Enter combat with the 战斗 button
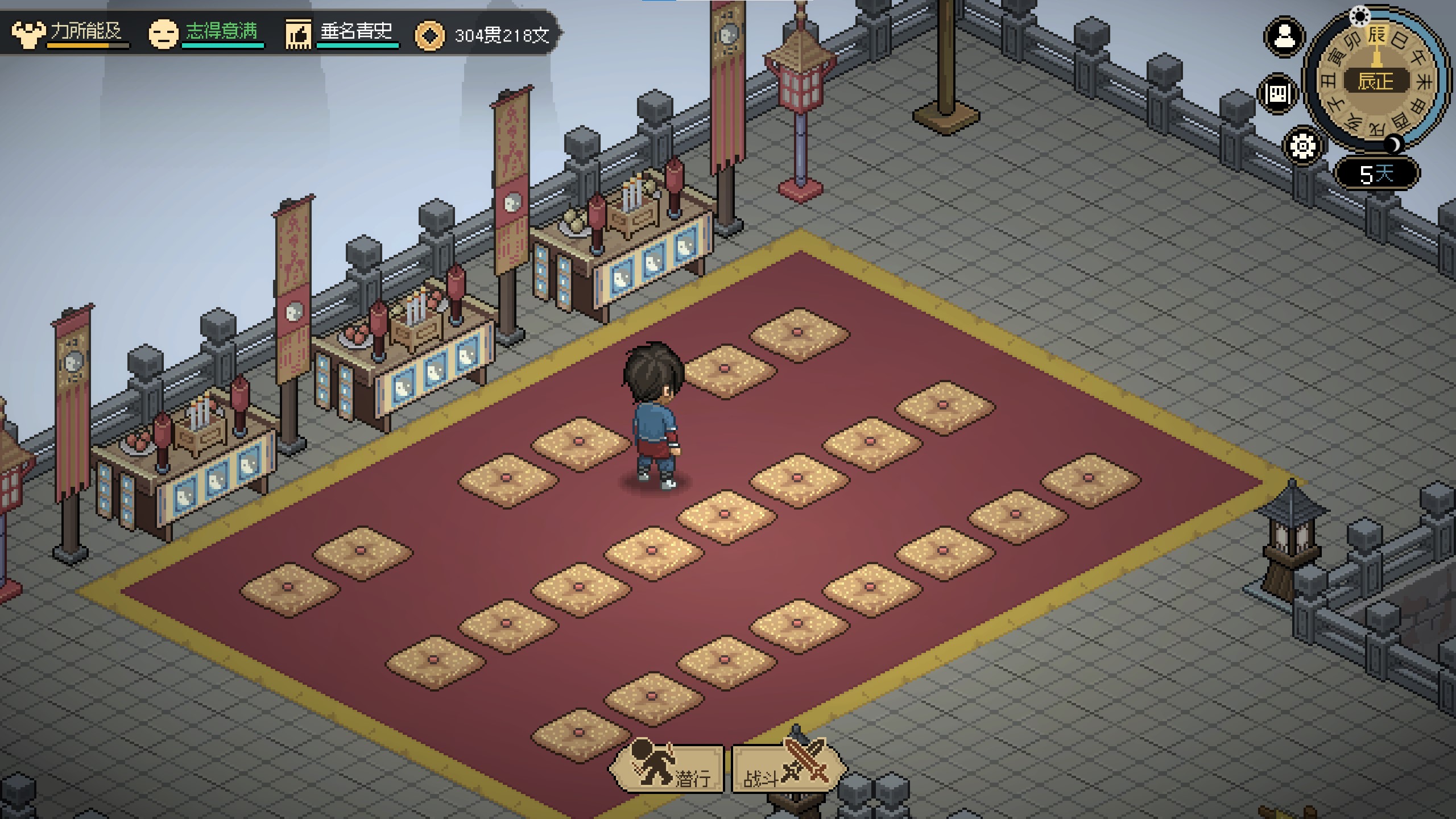Screen dimensions: 1456x819 (787, 770)
